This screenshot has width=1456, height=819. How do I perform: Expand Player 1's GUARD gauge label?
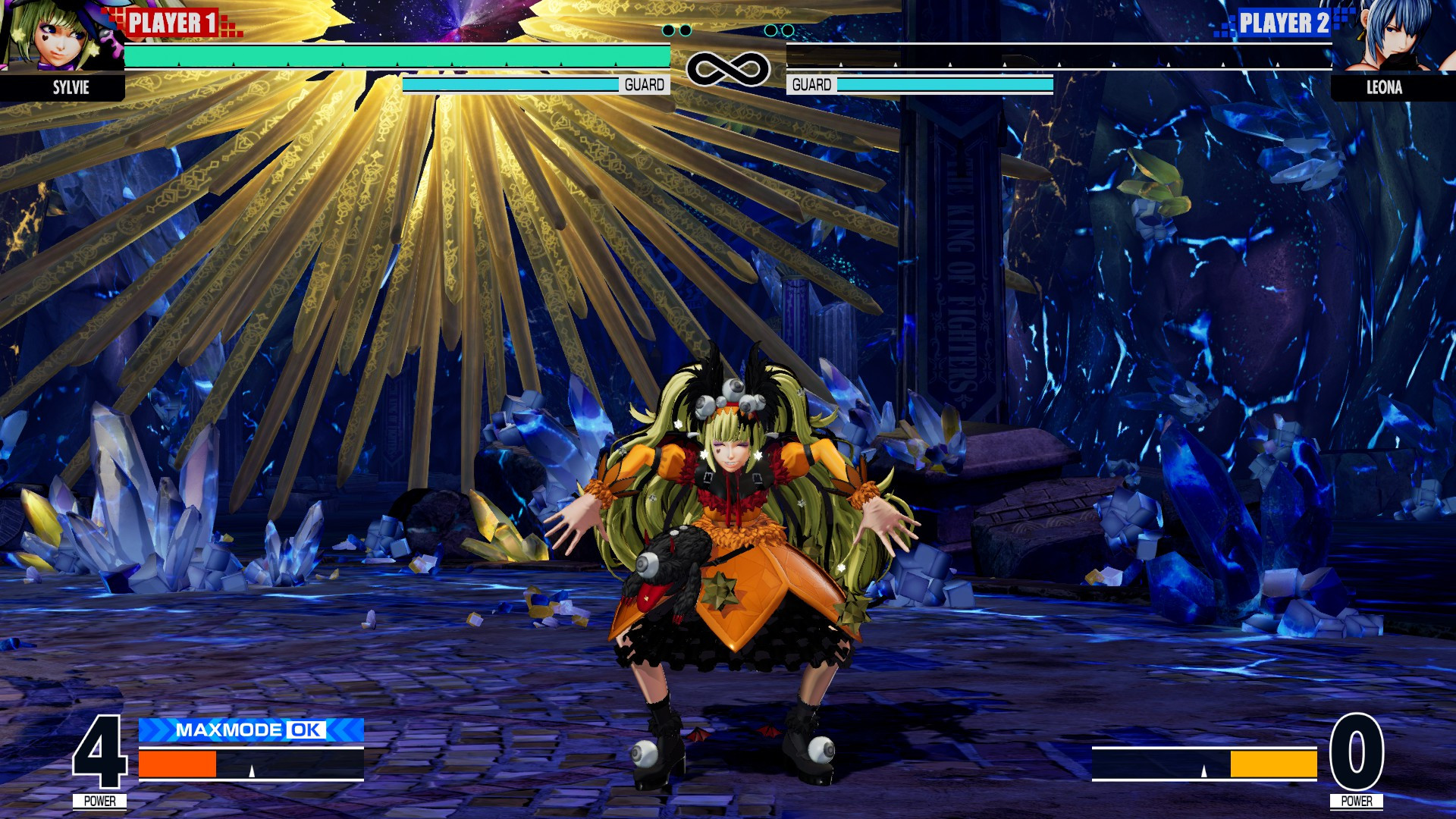643,83
